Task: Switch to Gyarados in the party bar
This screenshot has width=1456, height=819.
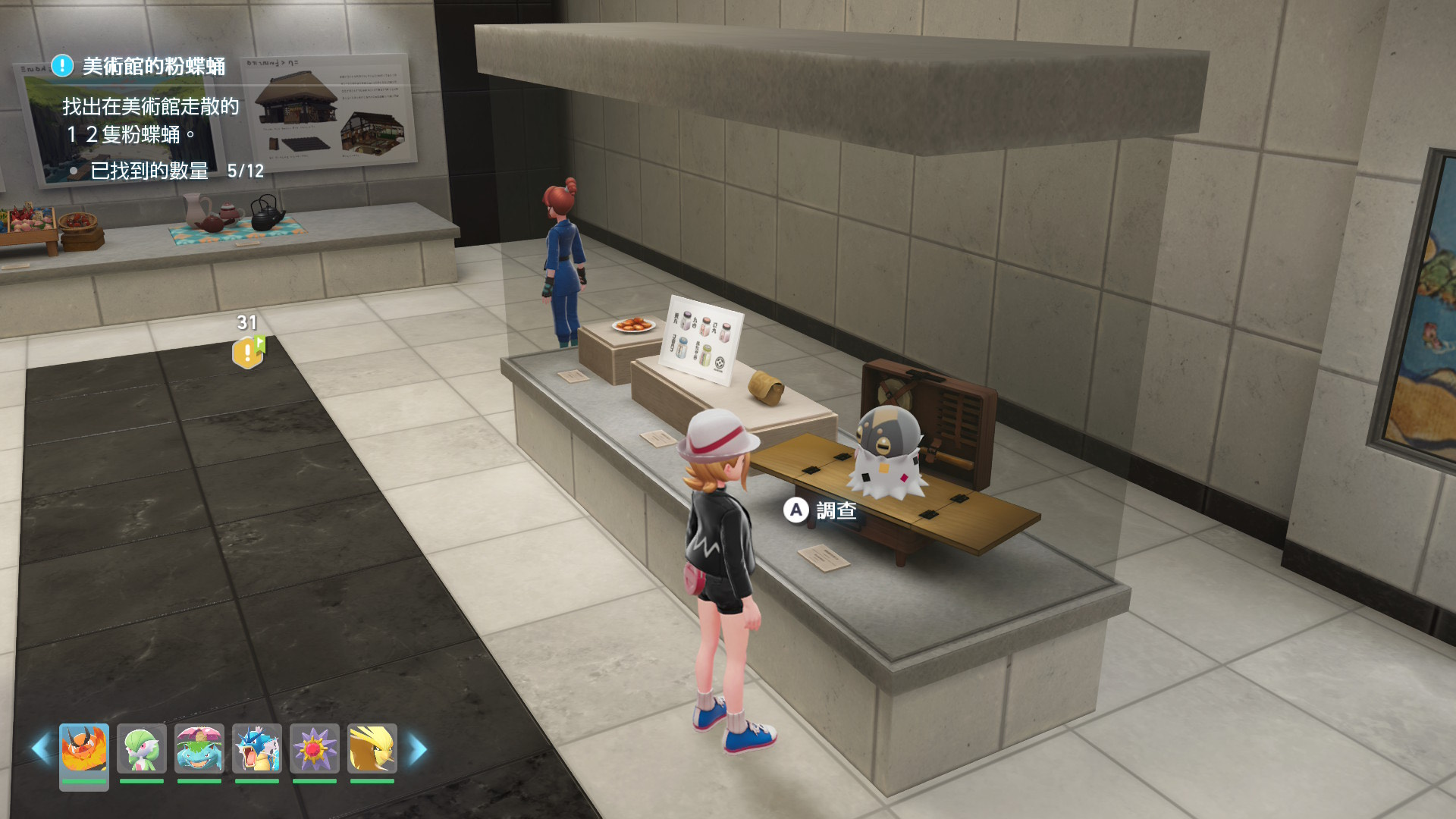Action: [x=257, y=749]
